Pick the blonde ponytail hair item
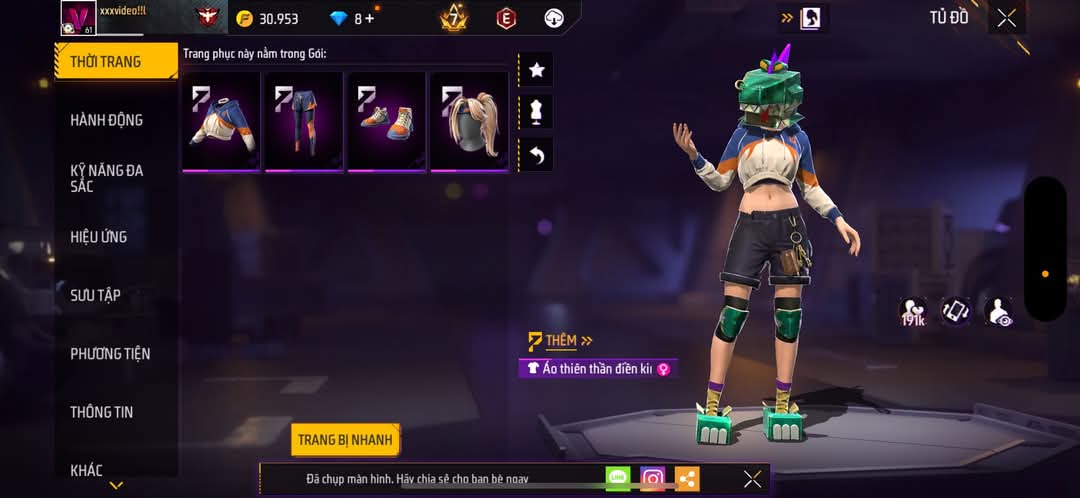Screen dimensions: 1080x498 [469, 121]
